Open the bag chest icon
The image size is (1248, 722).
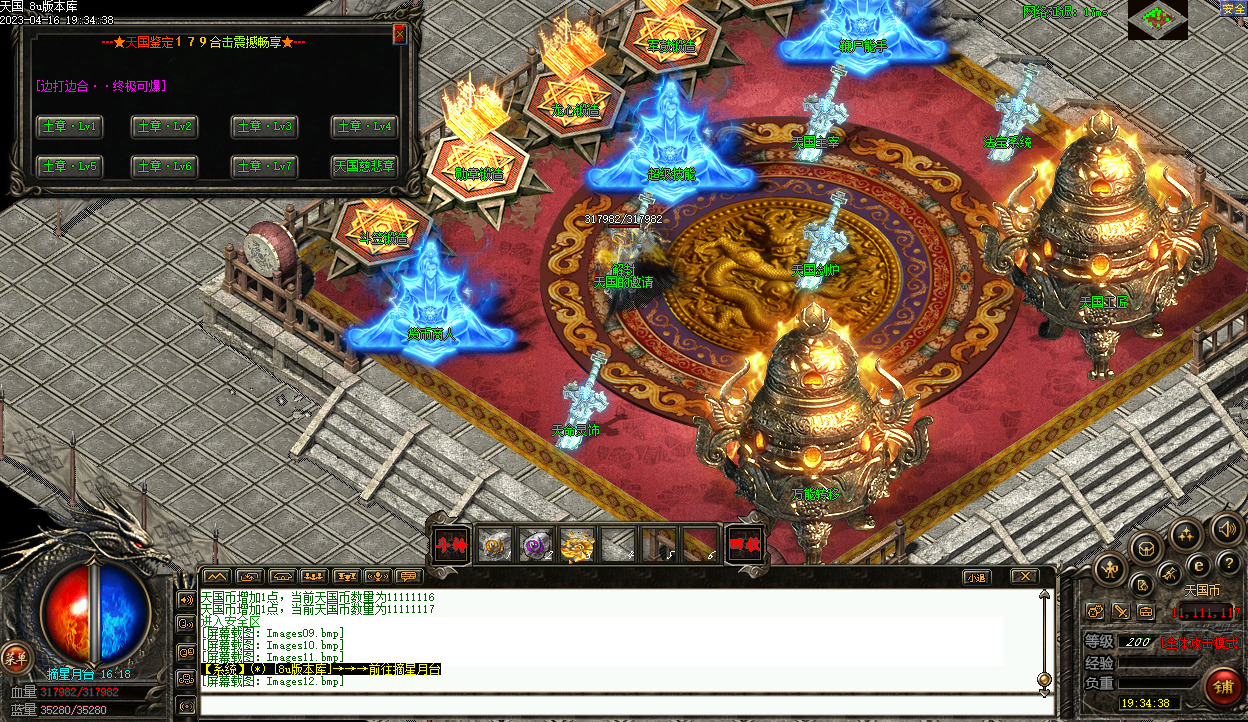(1146, 547)
